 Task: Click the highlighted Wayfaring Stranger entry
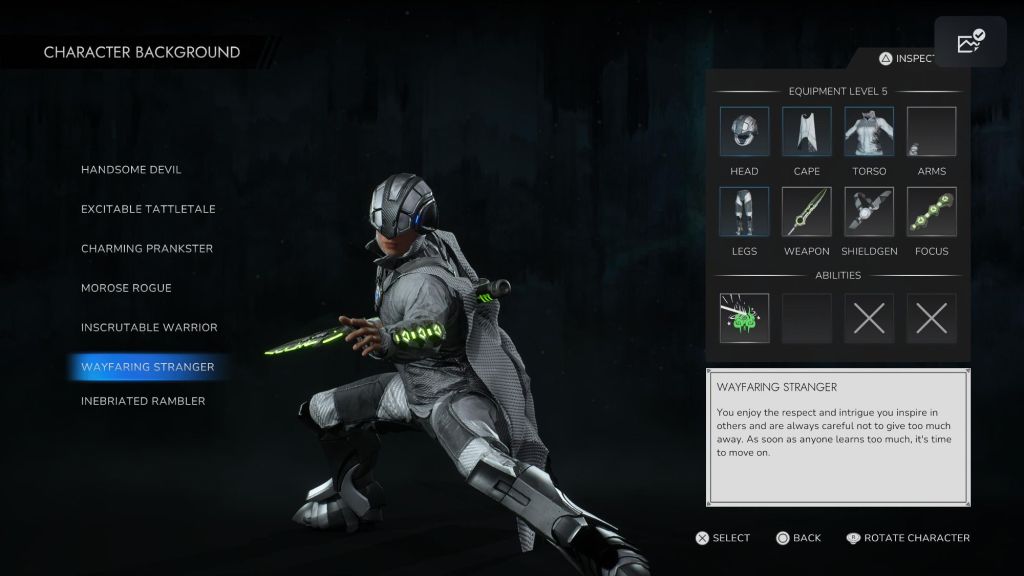(x=148, y=367)
